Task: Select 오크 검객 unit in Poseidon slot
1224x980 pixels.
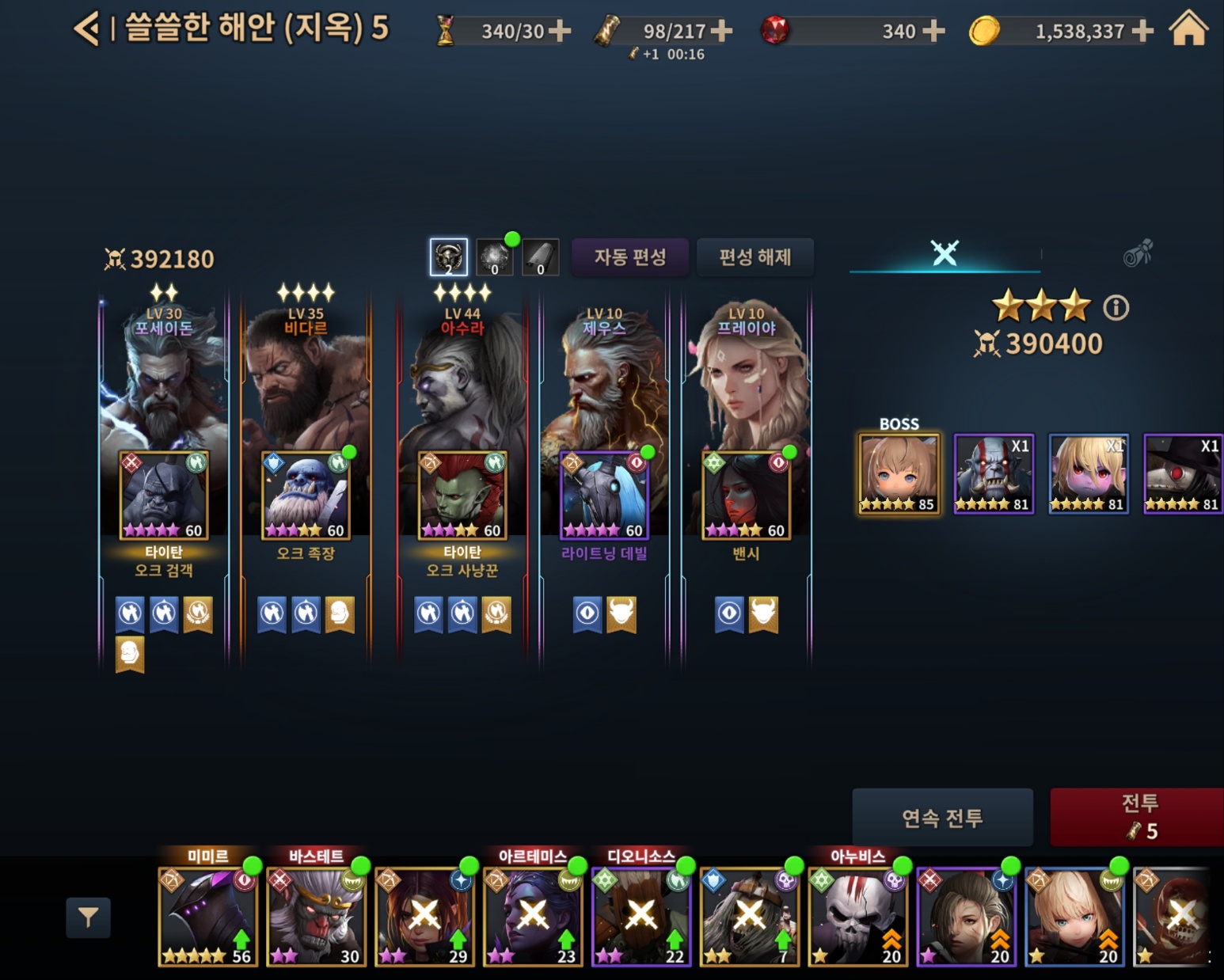Action: tap(164, 496)
